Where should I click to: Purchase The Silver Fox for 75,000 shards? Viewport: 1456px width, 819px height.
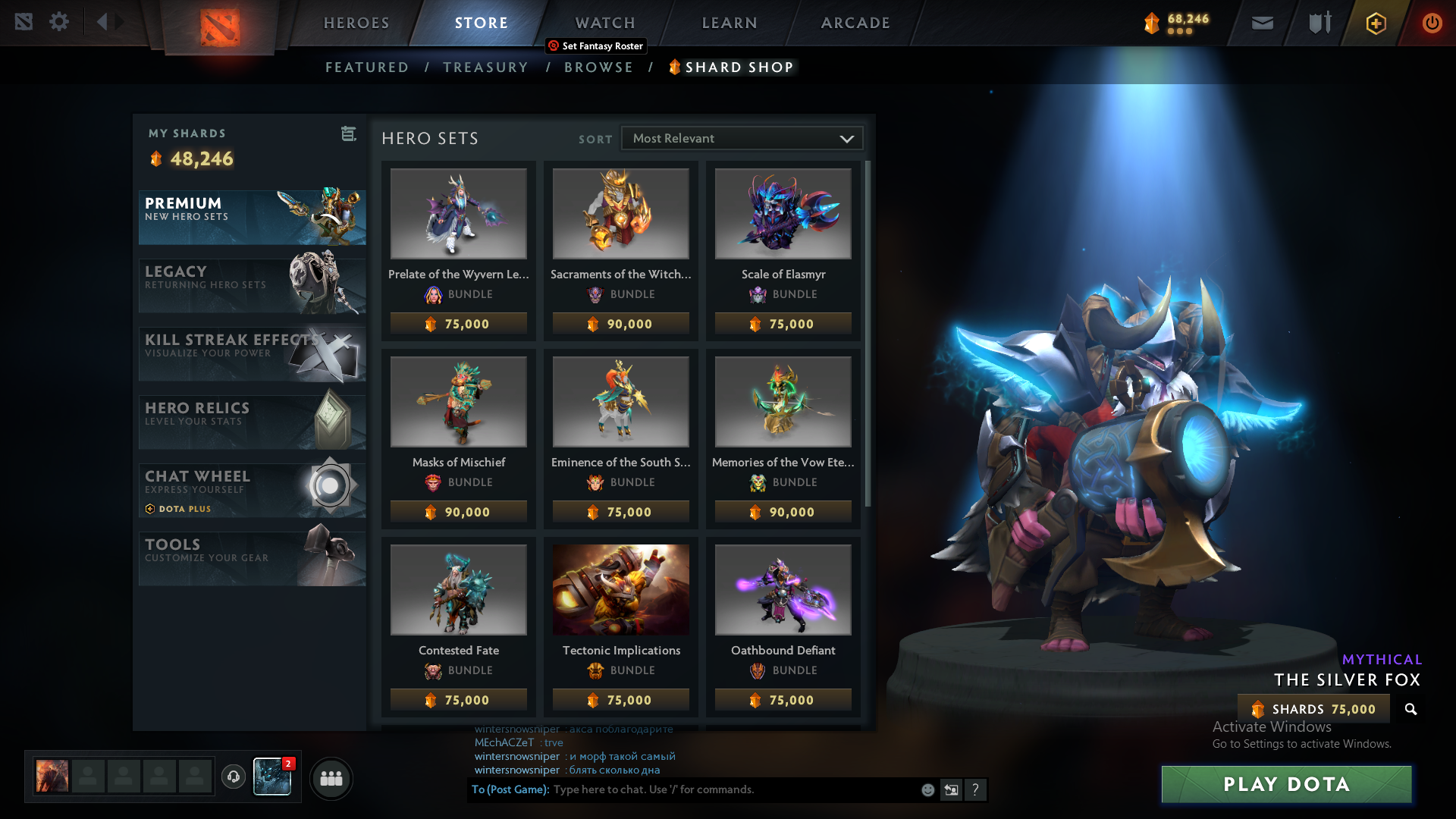(1313, 709)
